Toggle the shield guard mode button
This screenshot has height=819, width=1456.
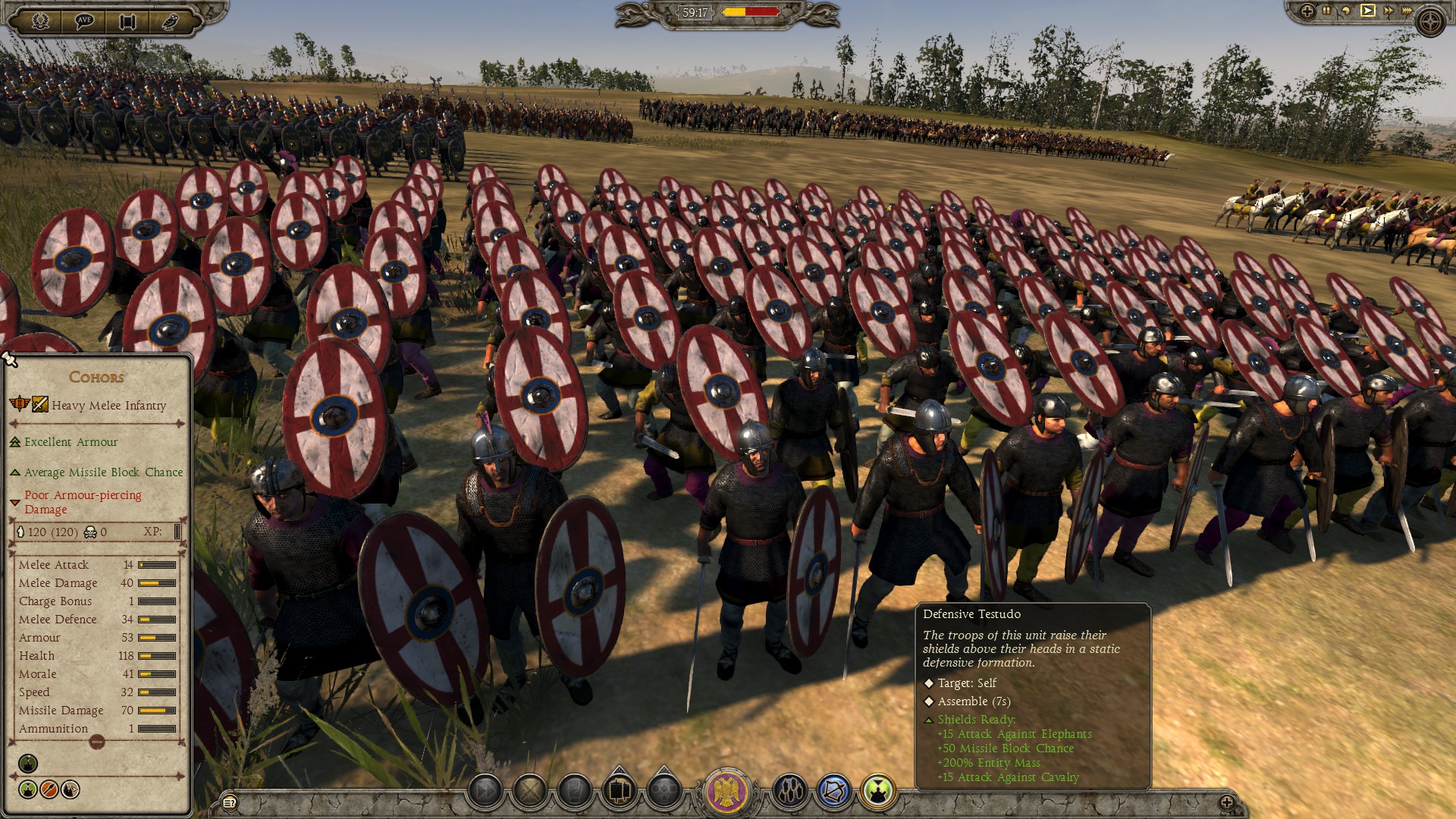575,792
